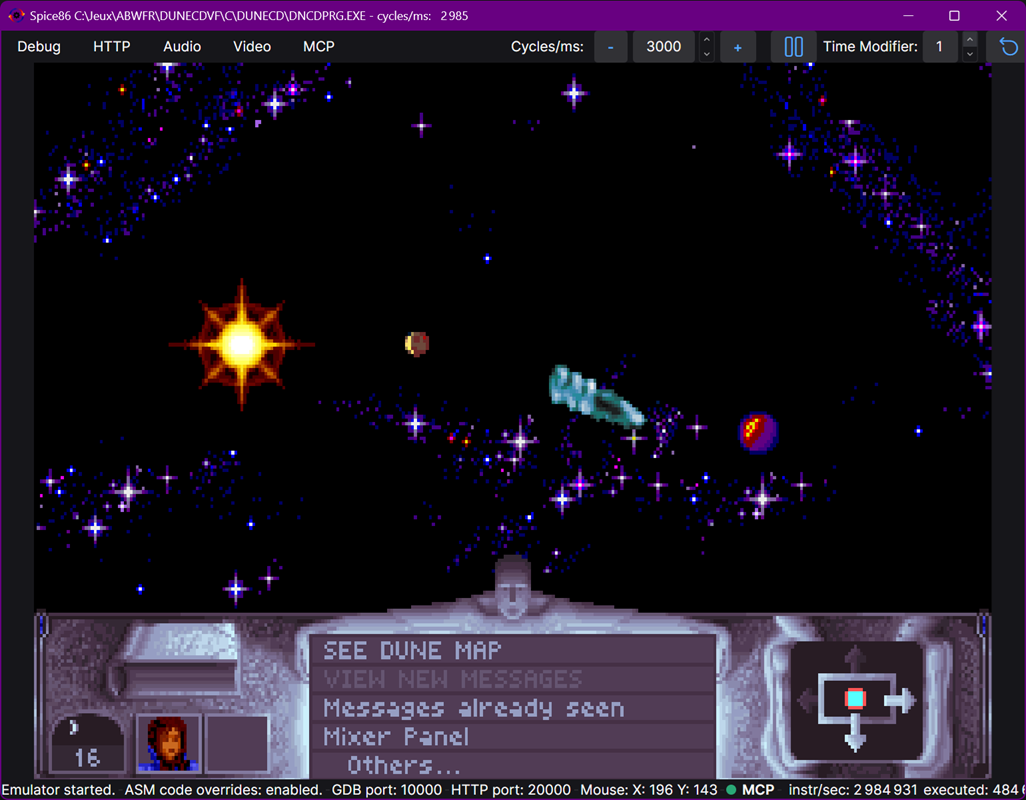Open the Debug menu

39,47
